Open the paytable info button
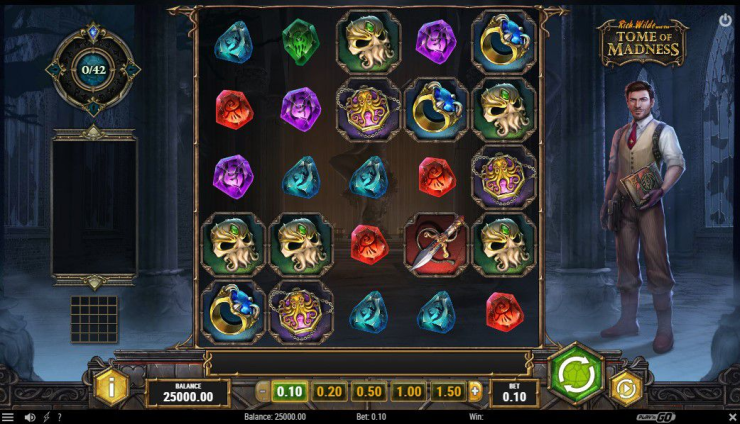This screenshot has width=740, height=424. click(112, 386)
